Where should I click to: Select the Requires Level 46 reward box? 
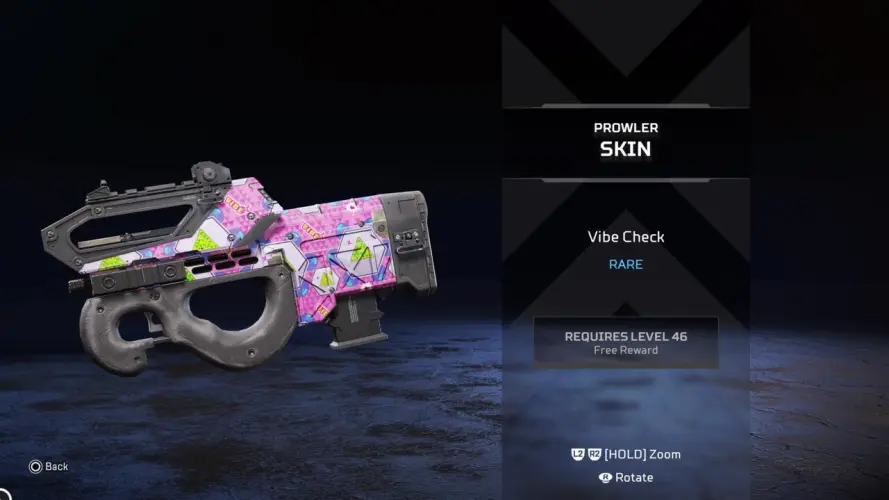(x=625, y=342)
